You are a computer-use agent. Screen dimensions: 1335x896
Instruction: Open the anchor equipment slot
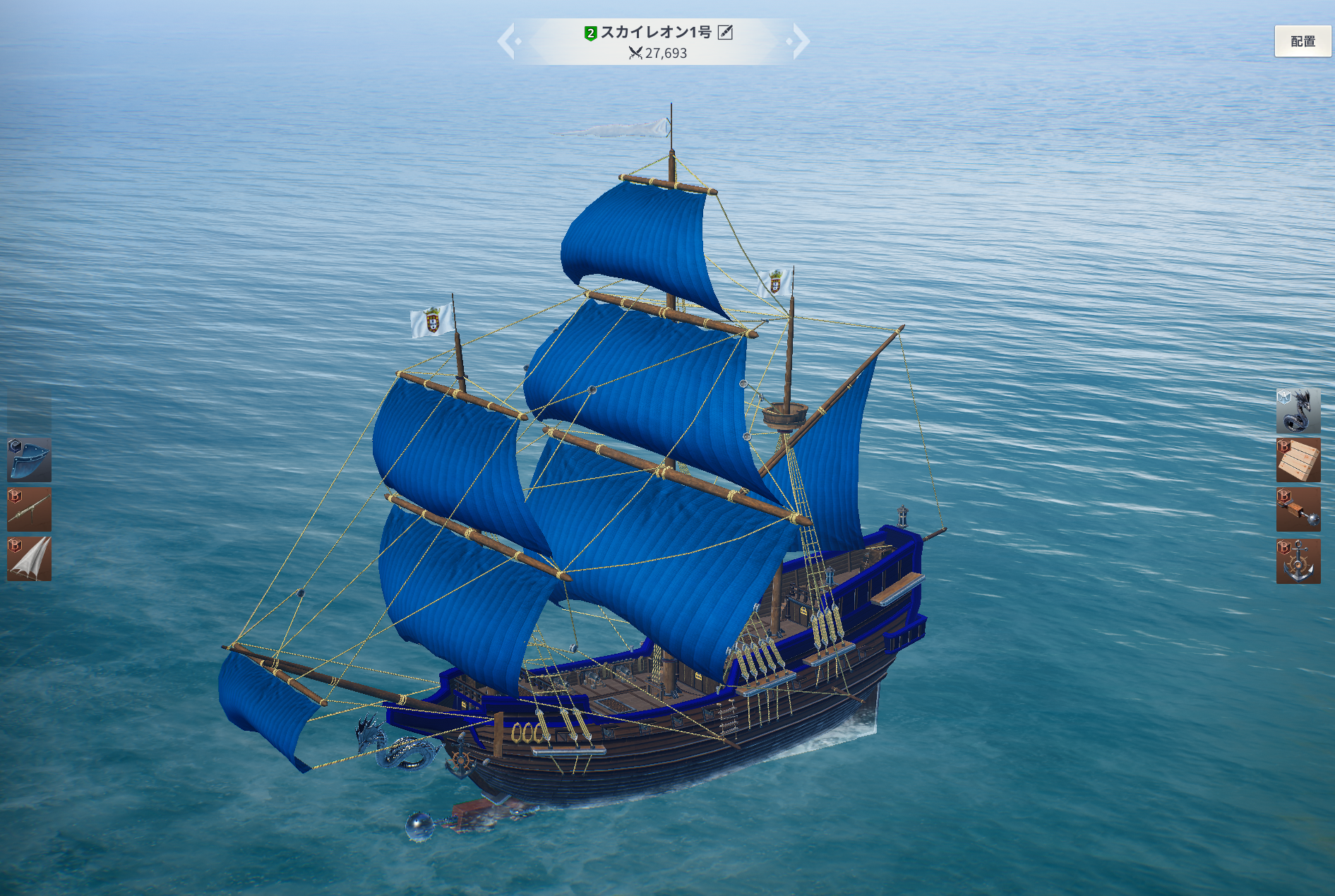click(x=1298, y=561)
